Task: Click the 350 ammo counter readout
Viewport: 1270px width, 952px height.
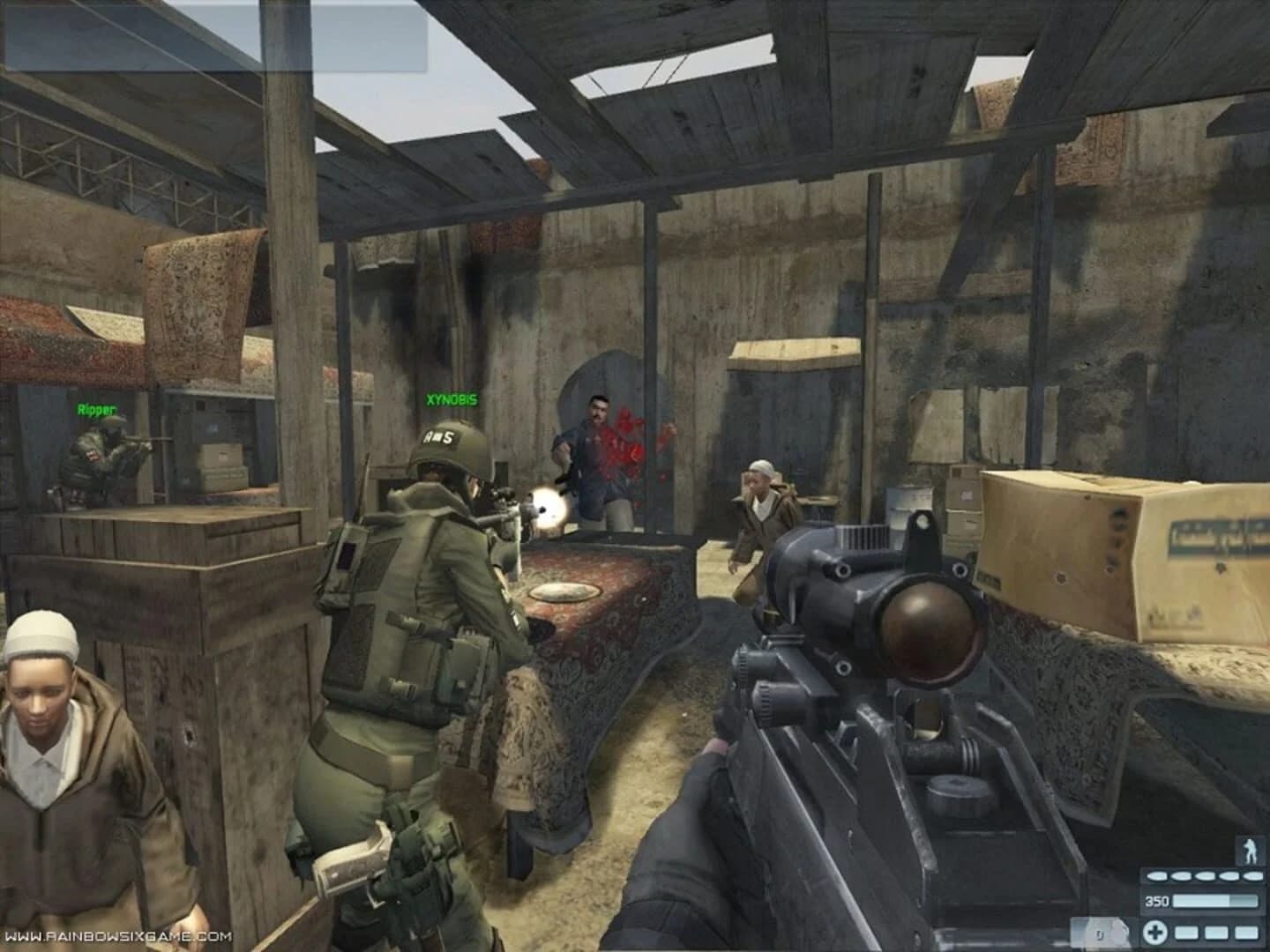Action: point(1157,901)
